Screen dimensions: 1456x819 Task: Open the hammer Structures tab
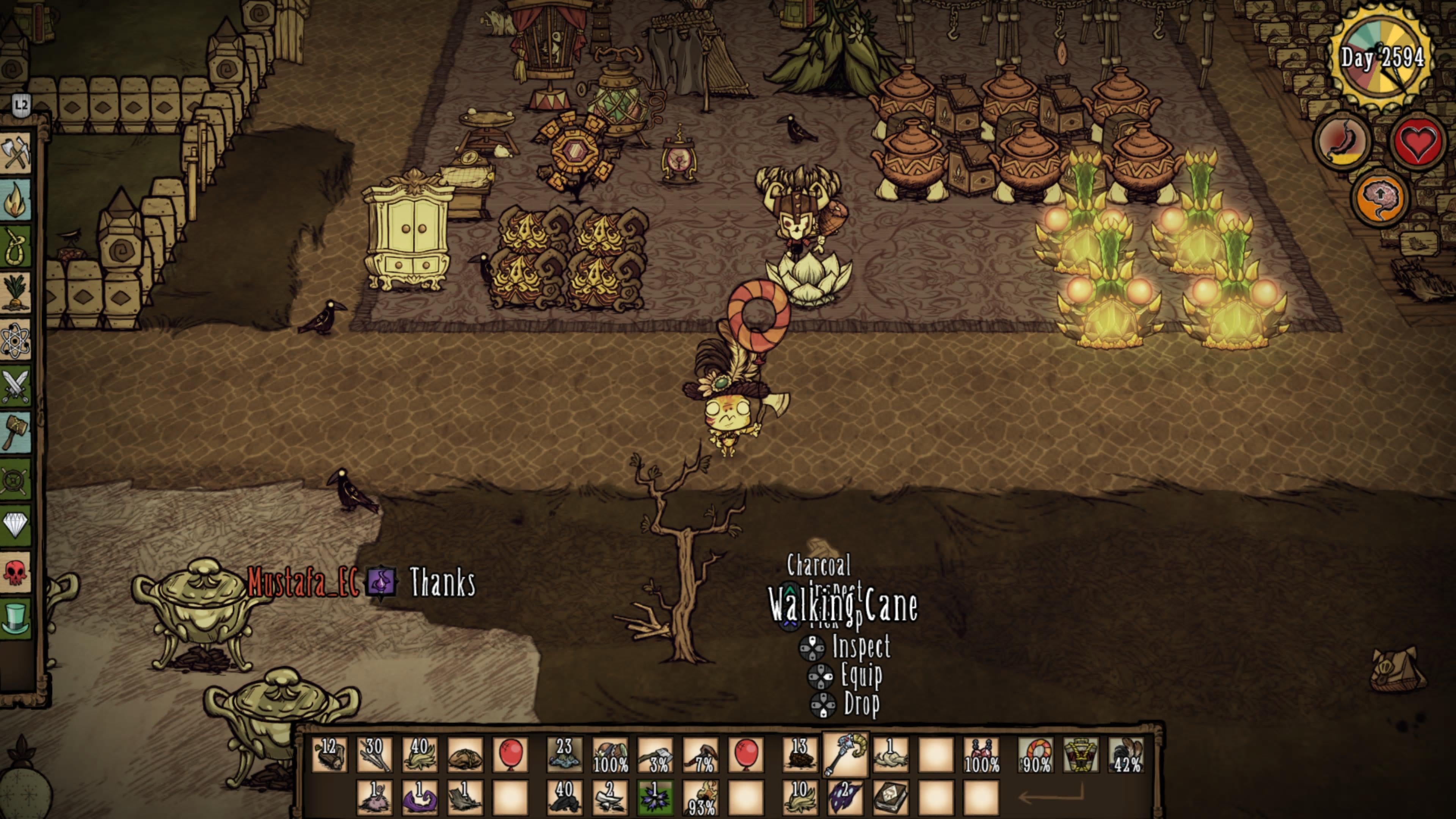pyautogui.click(x=15, y=433)
